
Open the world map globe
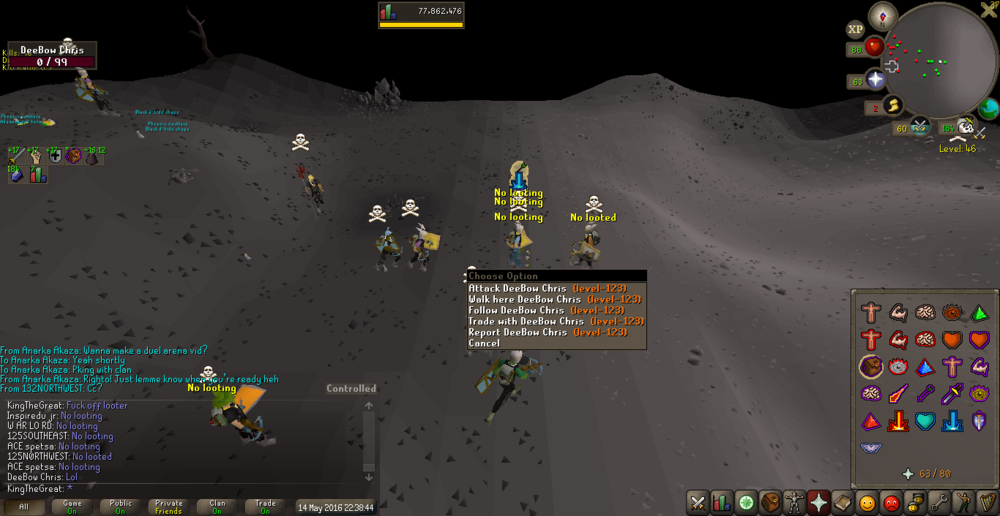click(988, 108)
